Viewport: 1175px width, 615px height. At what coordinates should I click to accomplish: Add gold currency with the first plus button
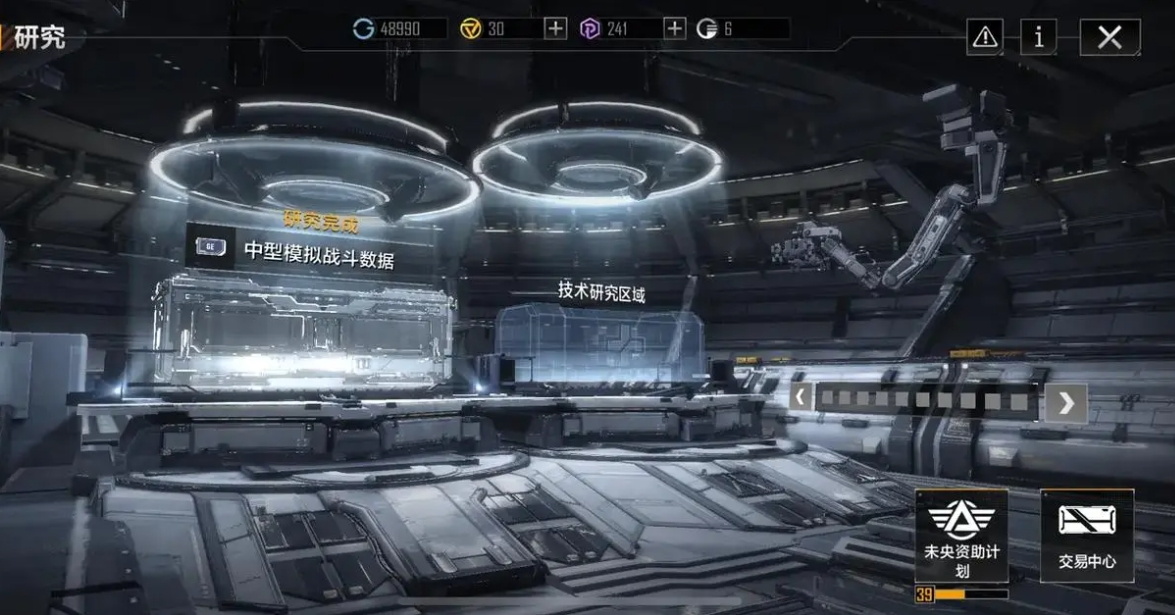[555, 29]
